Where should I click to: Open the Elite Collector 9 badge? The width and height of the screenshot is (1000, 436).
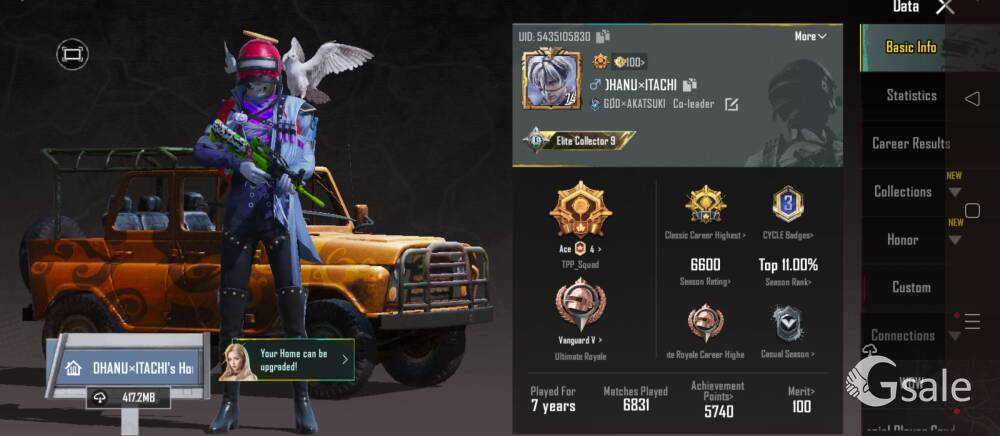coord(580,141)
